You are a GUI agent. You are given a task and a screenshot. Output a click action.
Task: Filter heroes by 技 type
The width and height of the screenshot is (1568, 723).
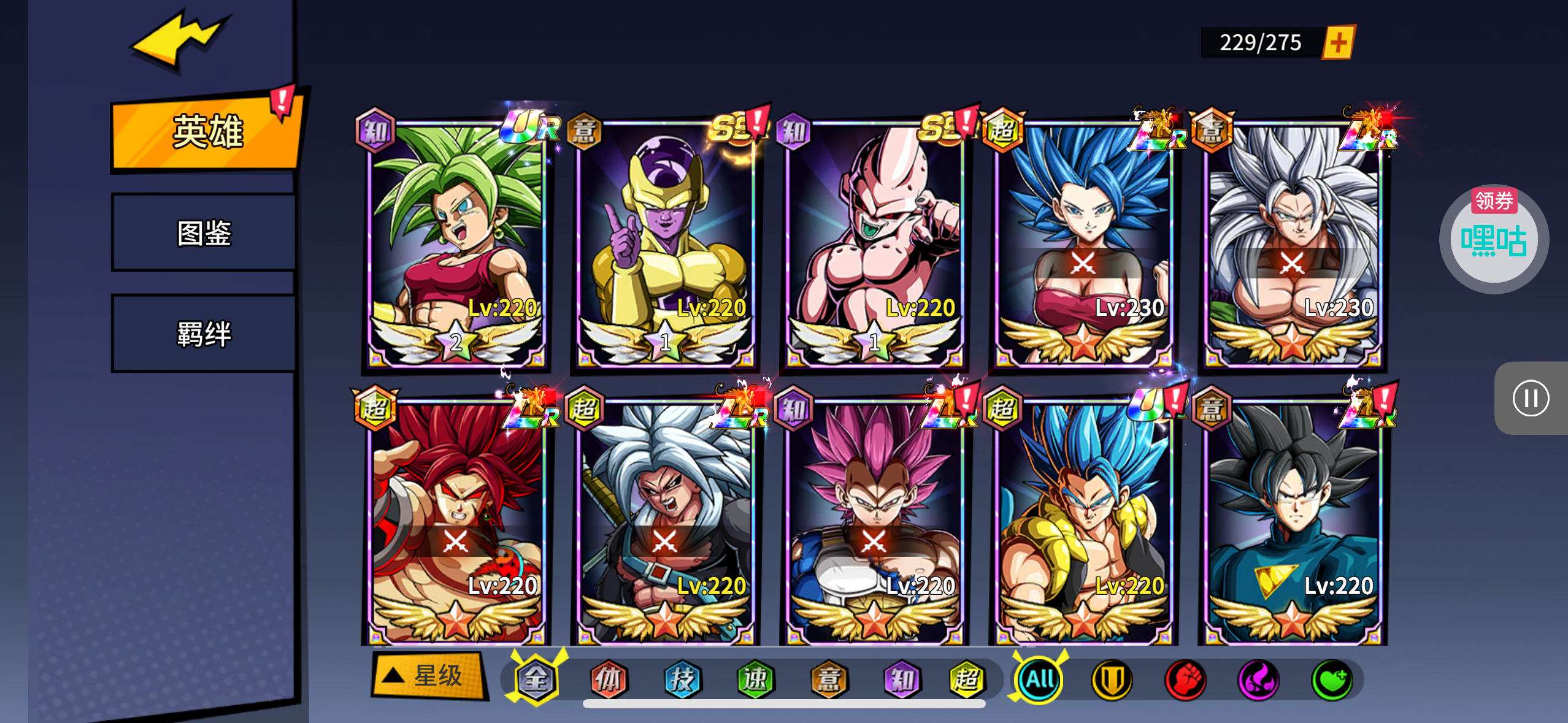pos(682,679)
